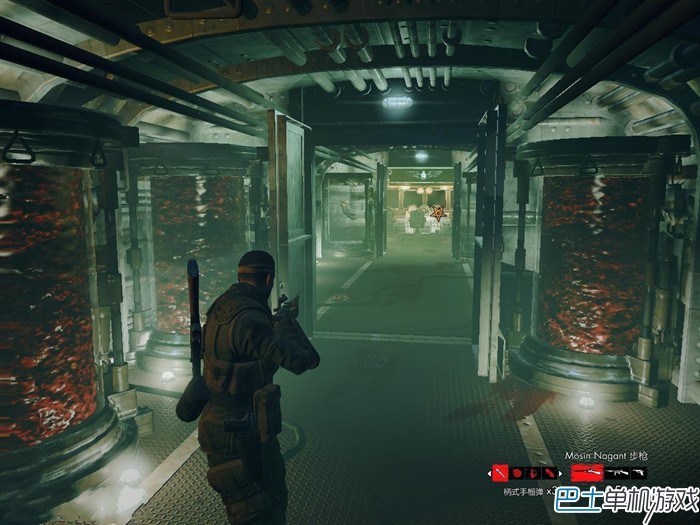Click the left arrow beside item slots
Screen dimensions: 700x525
pos(490,473)
